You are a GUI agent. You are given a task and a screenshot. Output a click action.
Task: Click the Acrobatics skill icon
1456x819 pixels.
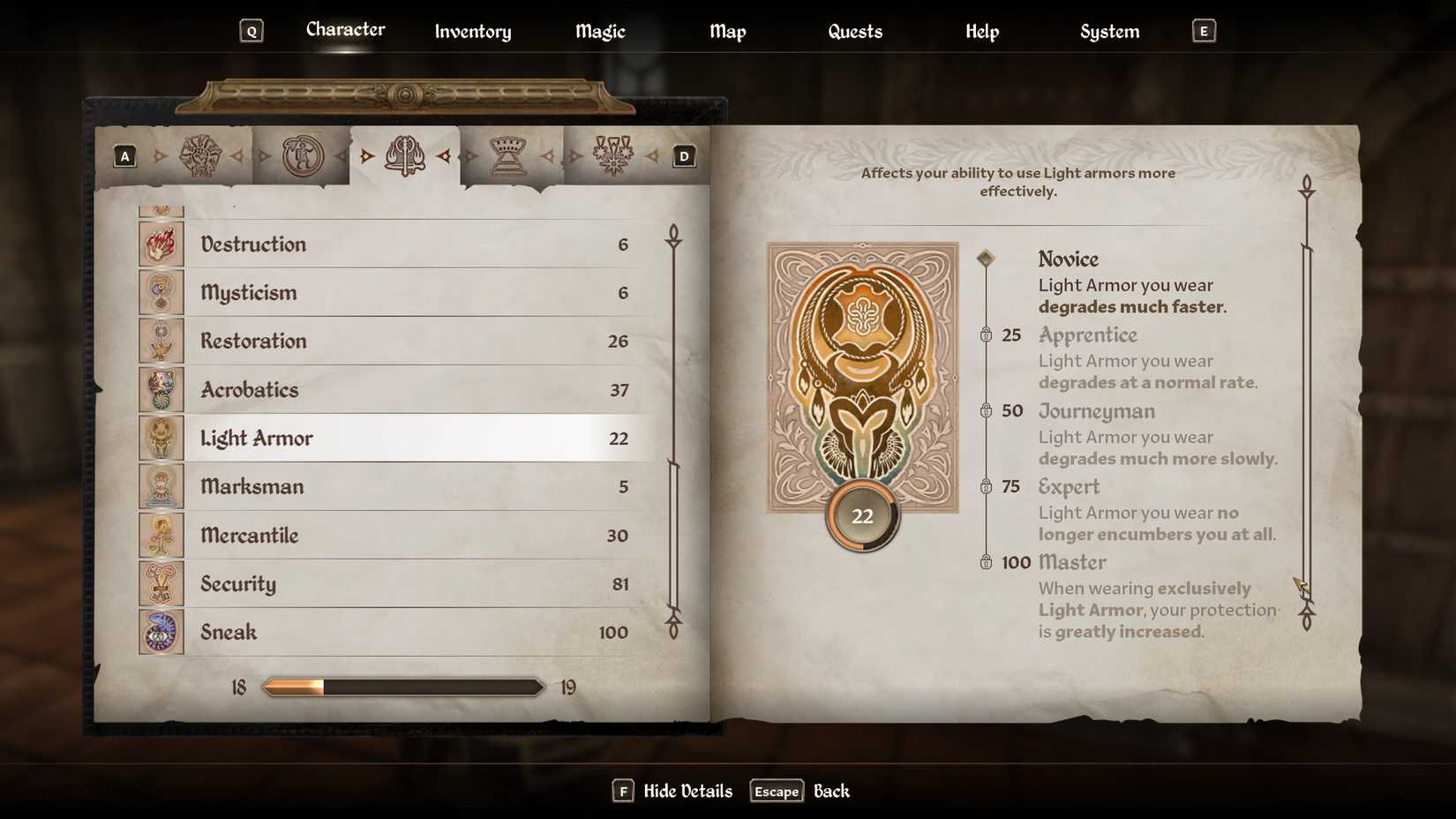pos(161,389)
